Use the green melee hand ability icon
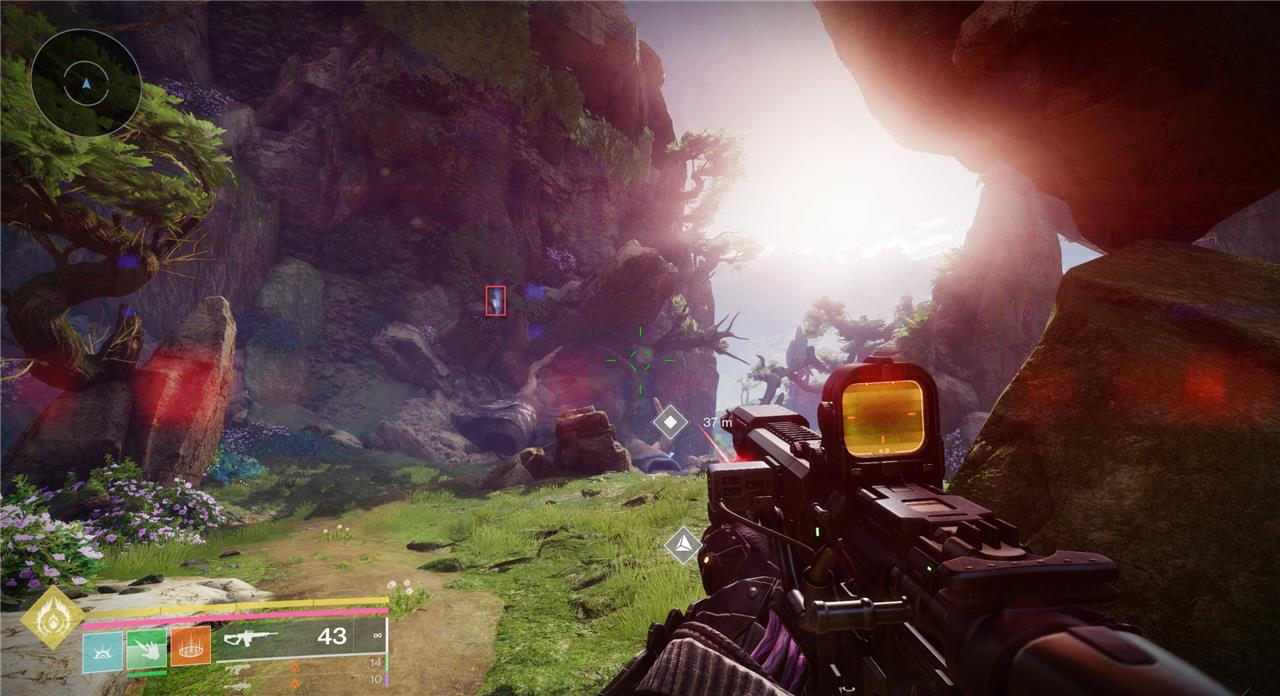 tap(147, 649)
